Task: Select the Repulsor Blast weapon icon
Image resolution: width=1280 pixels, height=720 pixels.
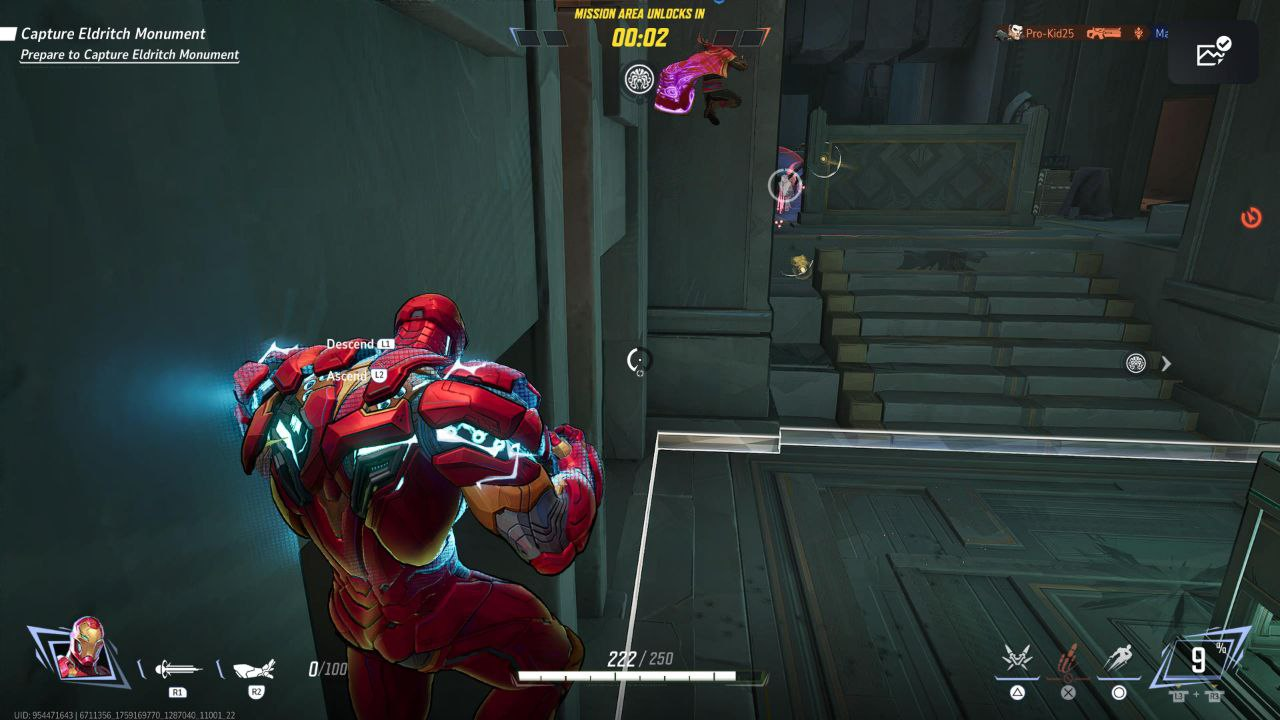Action: click(178, 670)
